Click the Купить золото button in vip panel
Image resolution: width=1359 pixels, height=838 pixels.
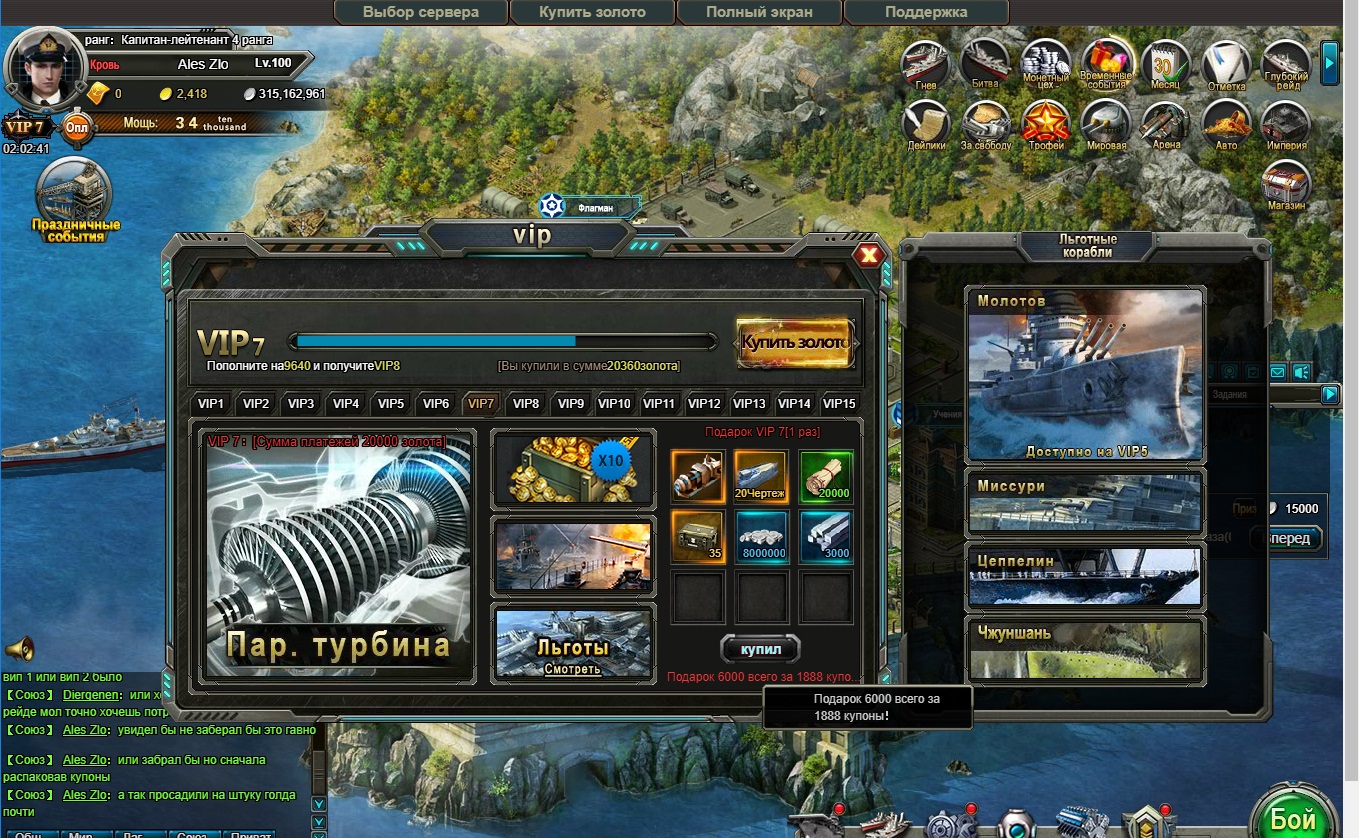[x=794, y=342]
